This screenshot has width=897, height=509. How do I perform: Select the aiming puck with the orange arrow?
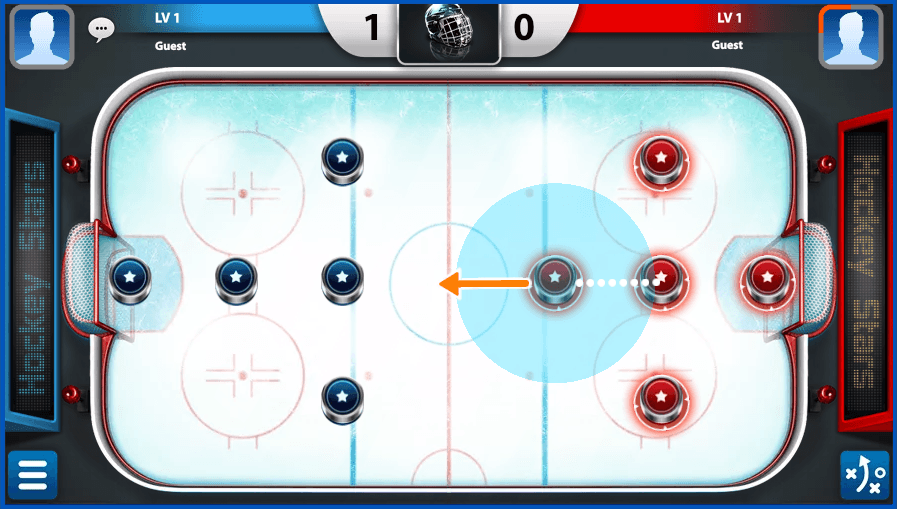pyautogui.click(x=554, y=277)
